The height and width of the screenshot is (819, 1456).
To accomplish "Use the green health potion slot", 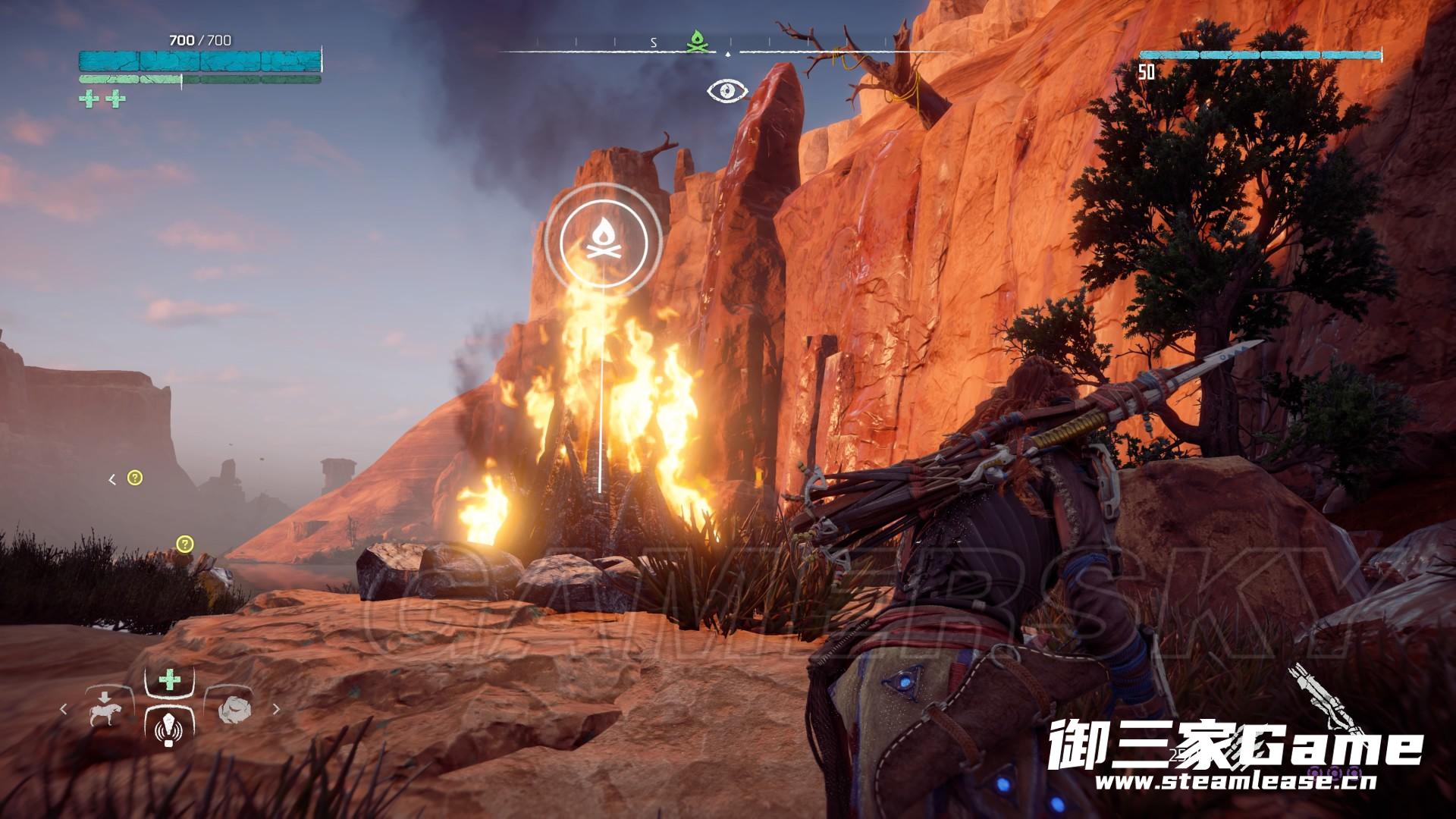I will click(x=169, y=679).
